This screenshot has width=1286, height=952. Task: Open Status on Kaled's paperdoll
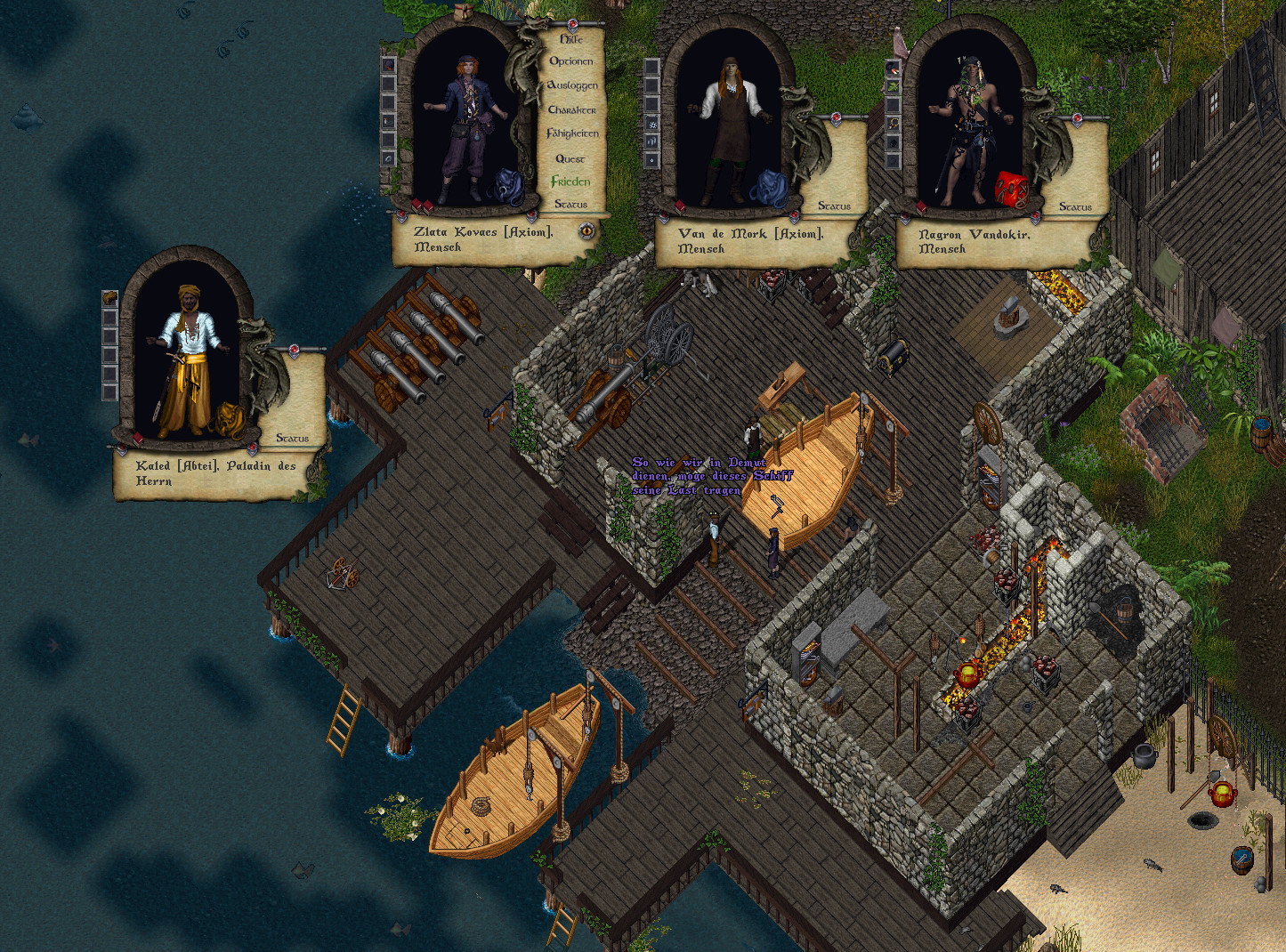pos(292,438)
